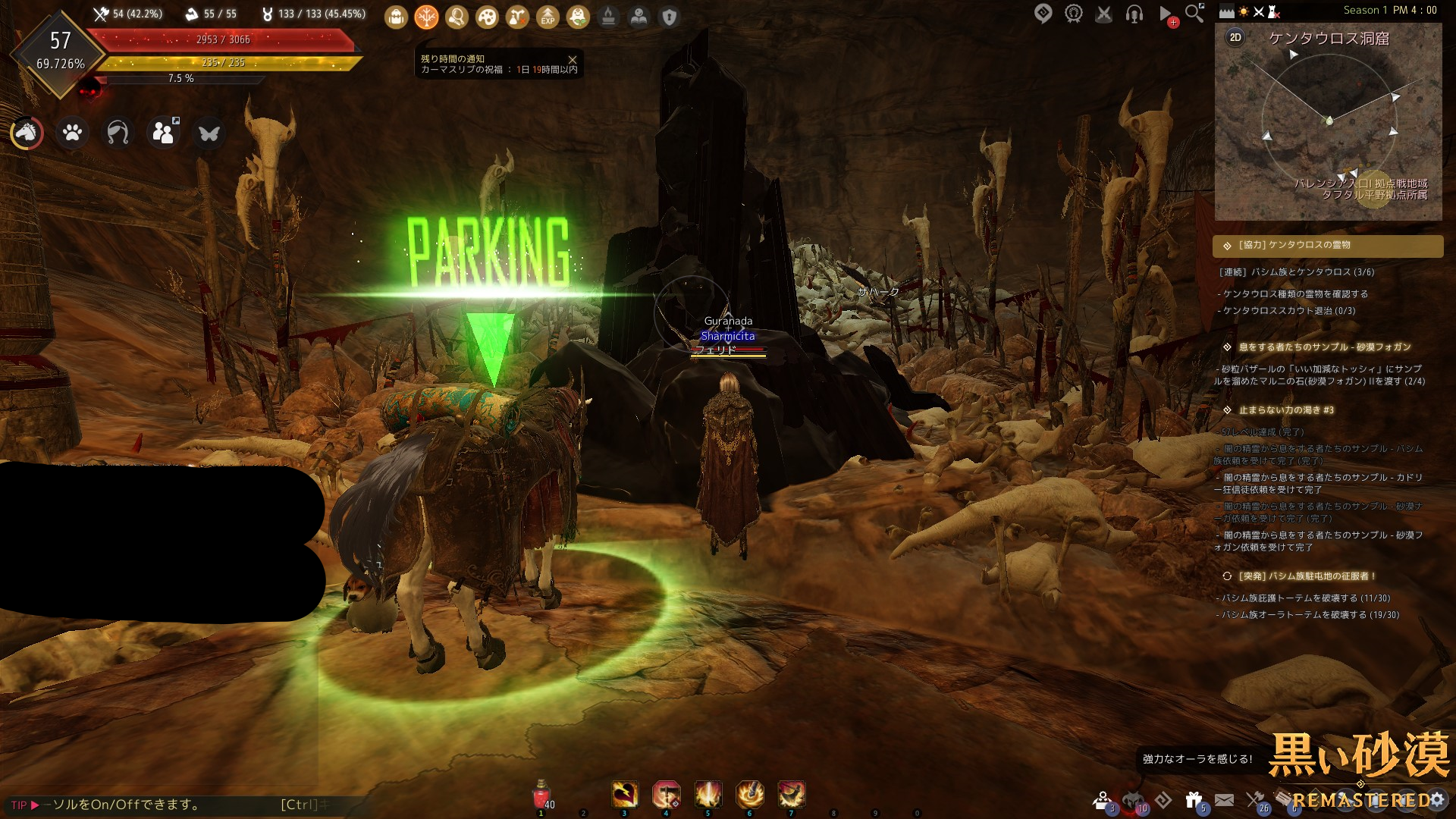Open the play button with red plus

point(1166,14)
